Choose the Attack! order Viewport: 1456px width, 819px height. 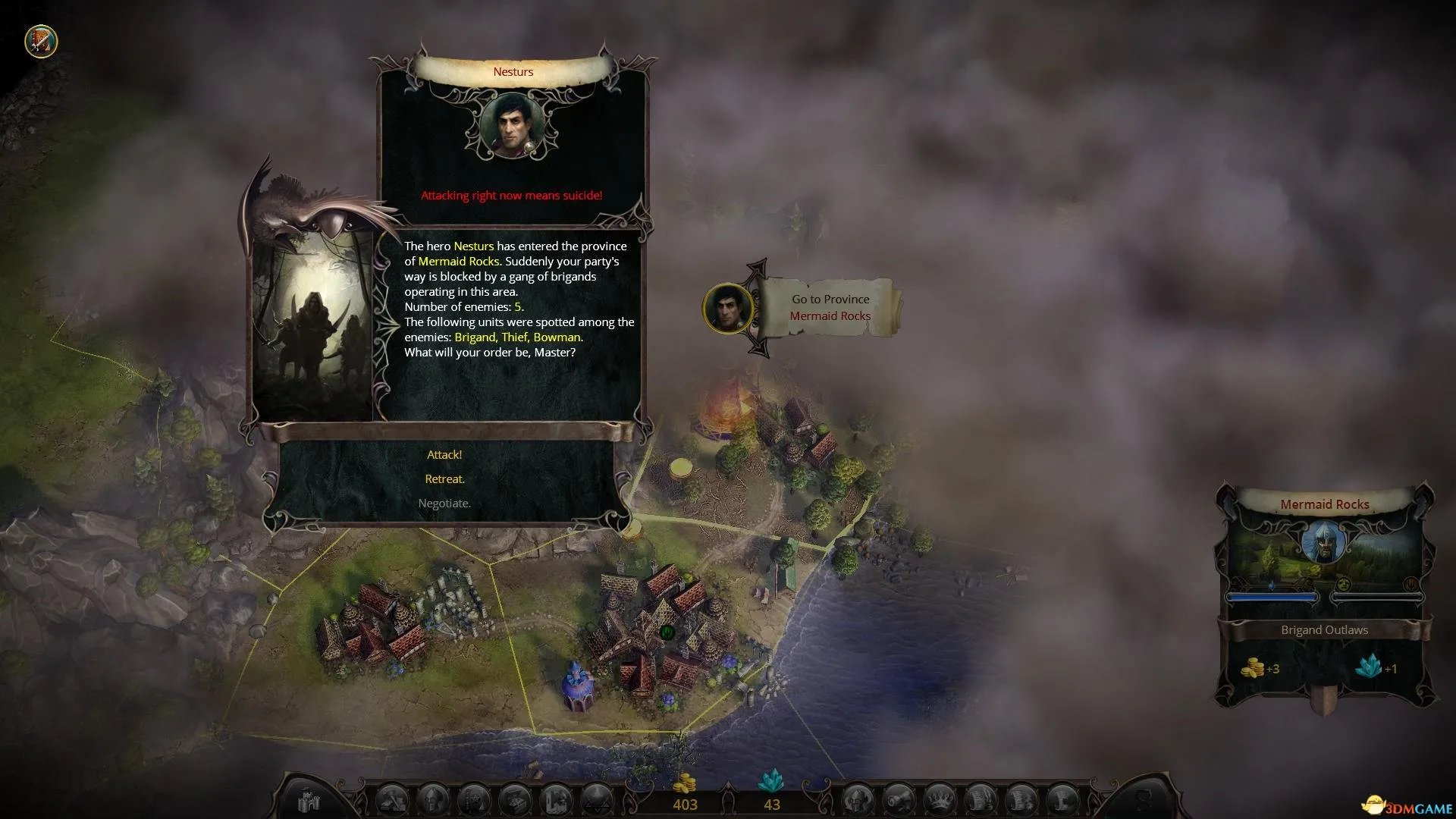click(x=444, y=455)
